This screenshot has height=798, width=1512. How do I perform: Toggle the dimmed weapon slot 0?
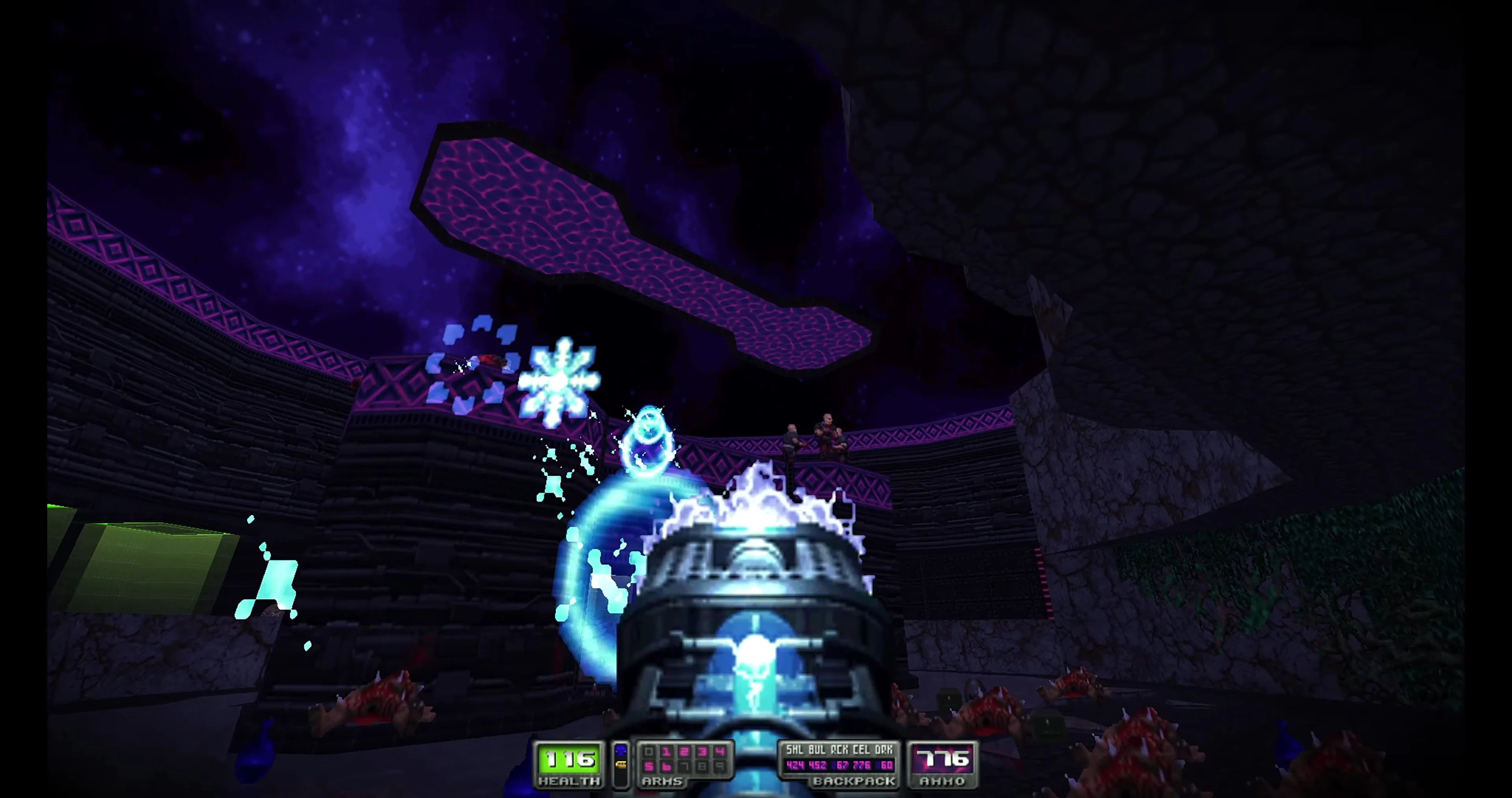[x=649, y=752]
